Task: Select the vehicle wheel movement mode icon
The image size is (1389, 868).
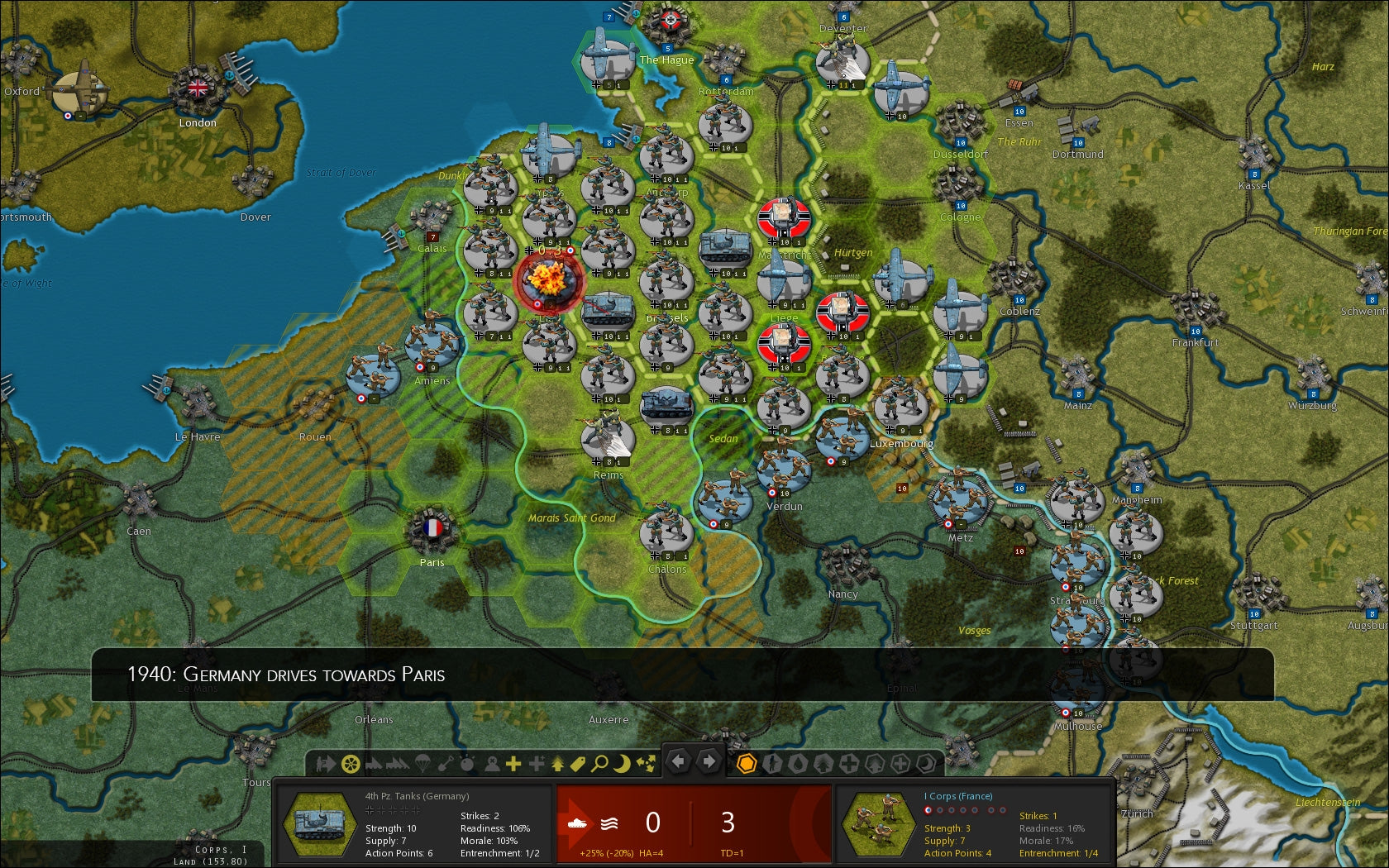Action: (350, 761)
